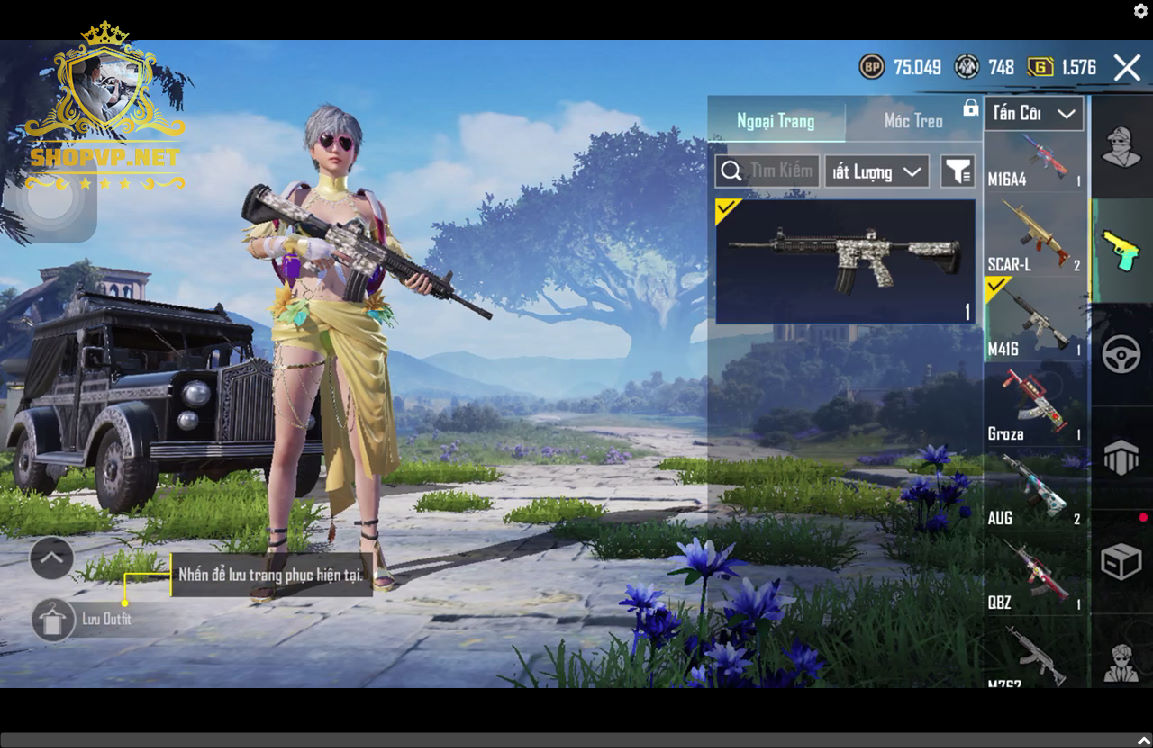Switch to the Ngoại Trang tab
This screenshot has width=1153, height=748.
click(776, 121)
